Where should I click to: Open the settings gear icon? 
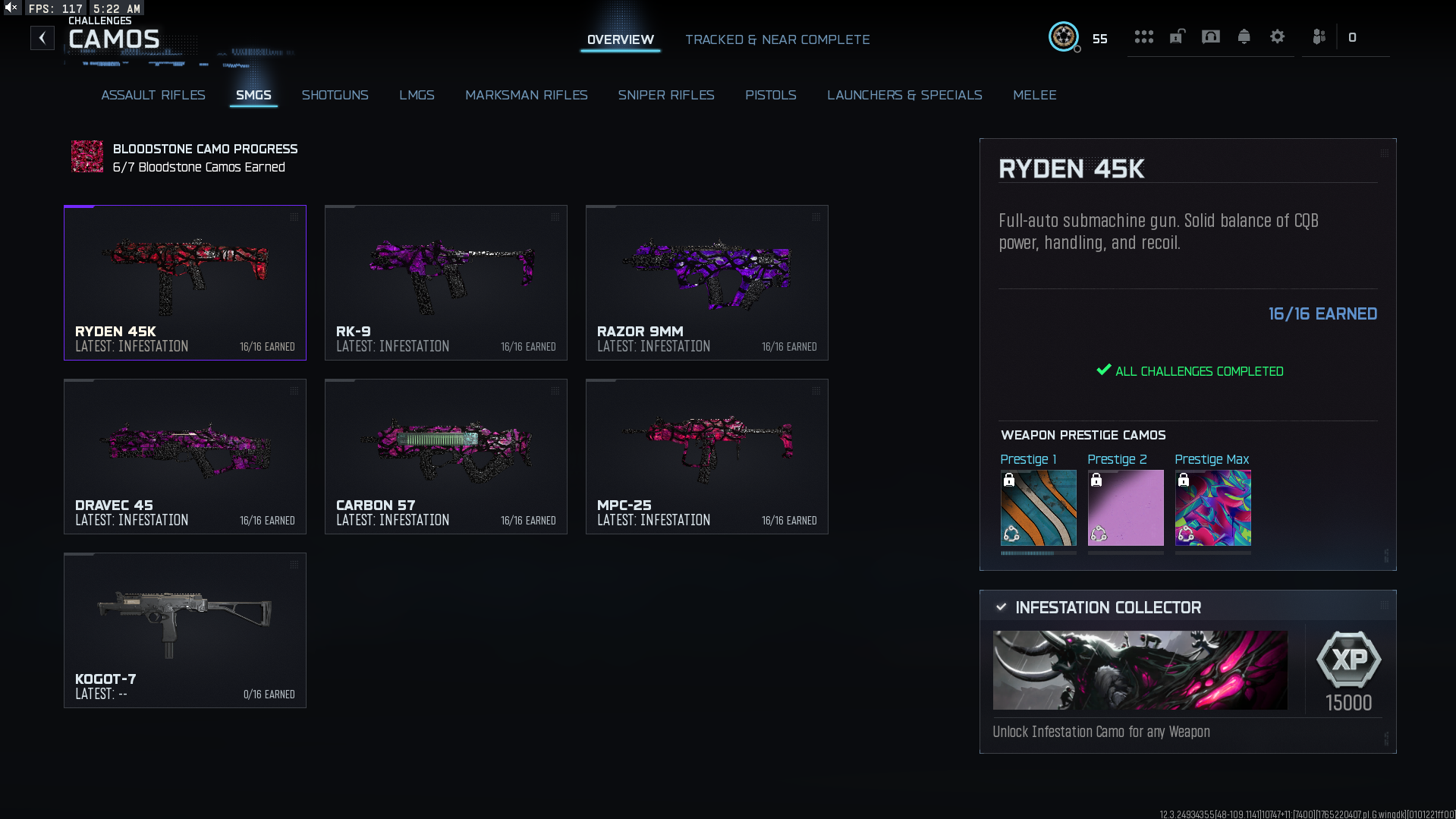pyautogui.click(x=1277, y=37)
